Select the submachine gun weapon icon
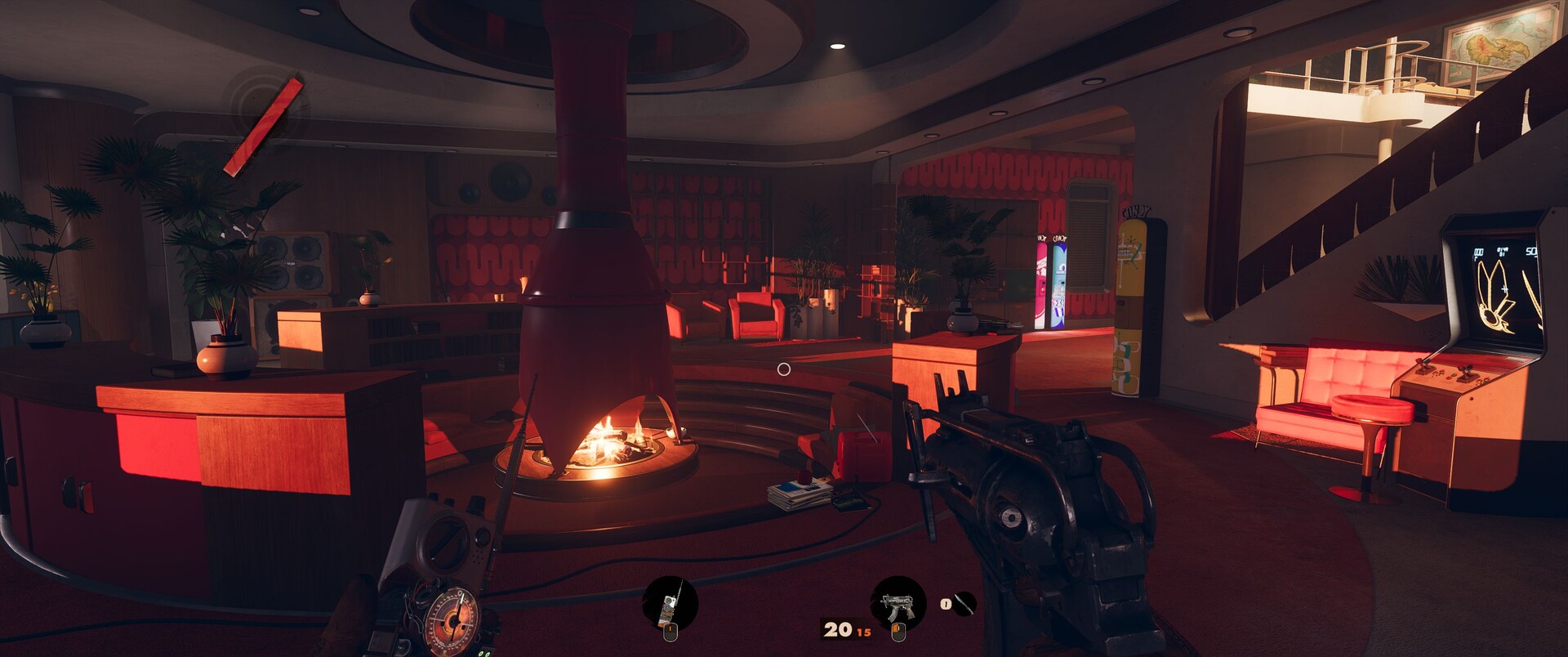The width and height of the screenshot is (1568, 657). tap(898, 604)
